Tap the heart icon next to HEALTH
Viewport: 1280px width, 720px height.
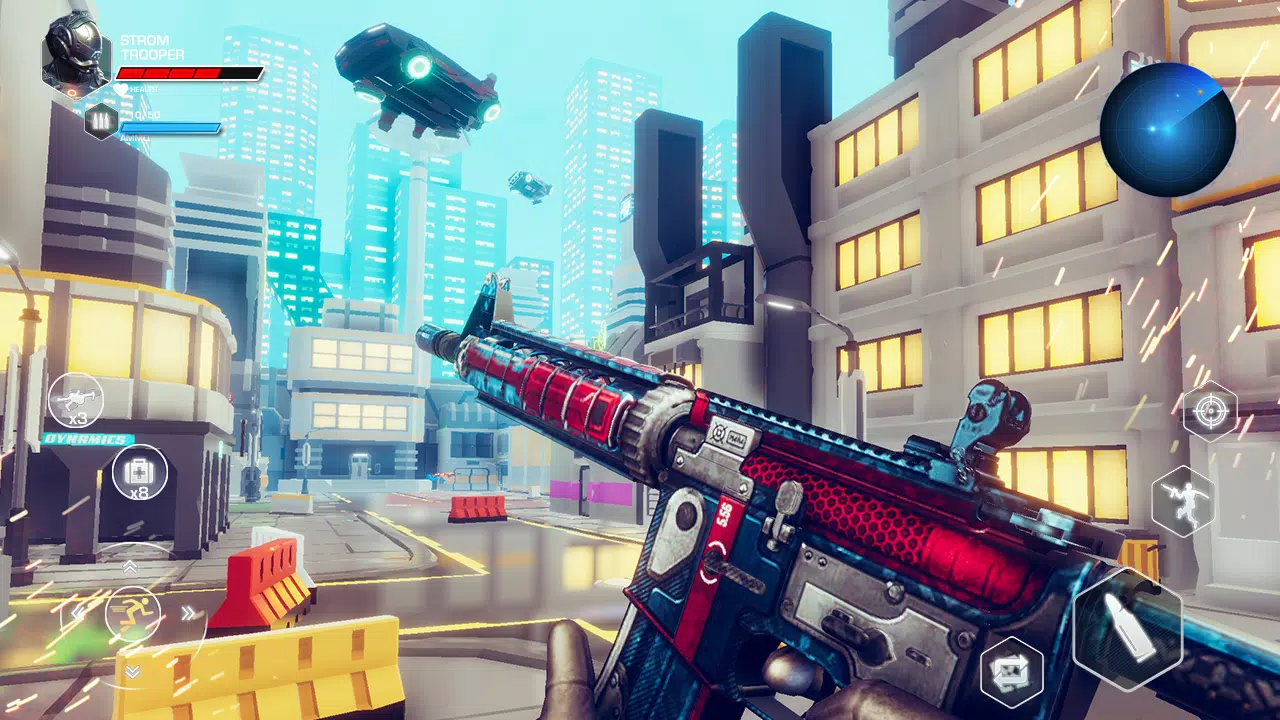(x=121, y=89)
